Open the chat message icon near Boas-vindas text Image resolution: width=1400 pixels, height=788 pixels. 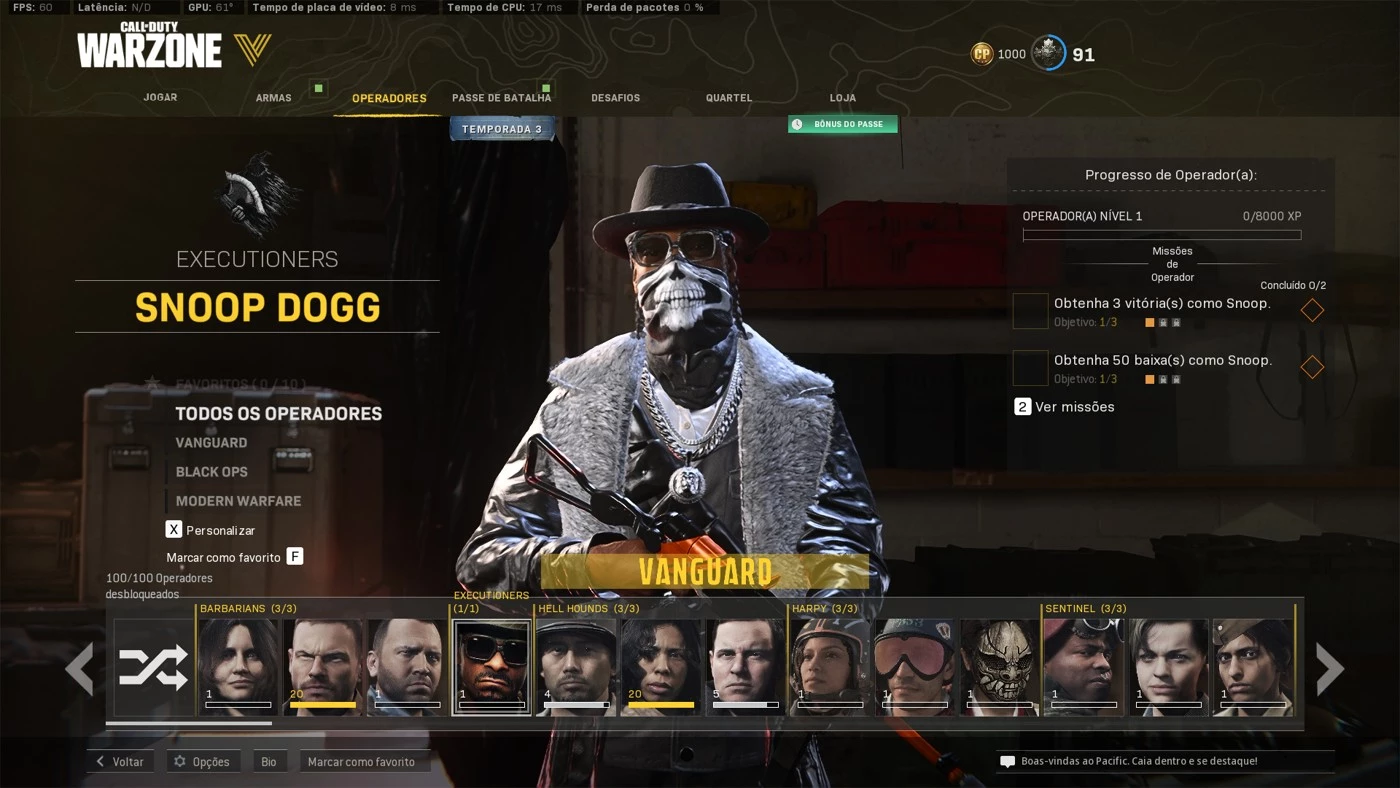pos(1007,761)
